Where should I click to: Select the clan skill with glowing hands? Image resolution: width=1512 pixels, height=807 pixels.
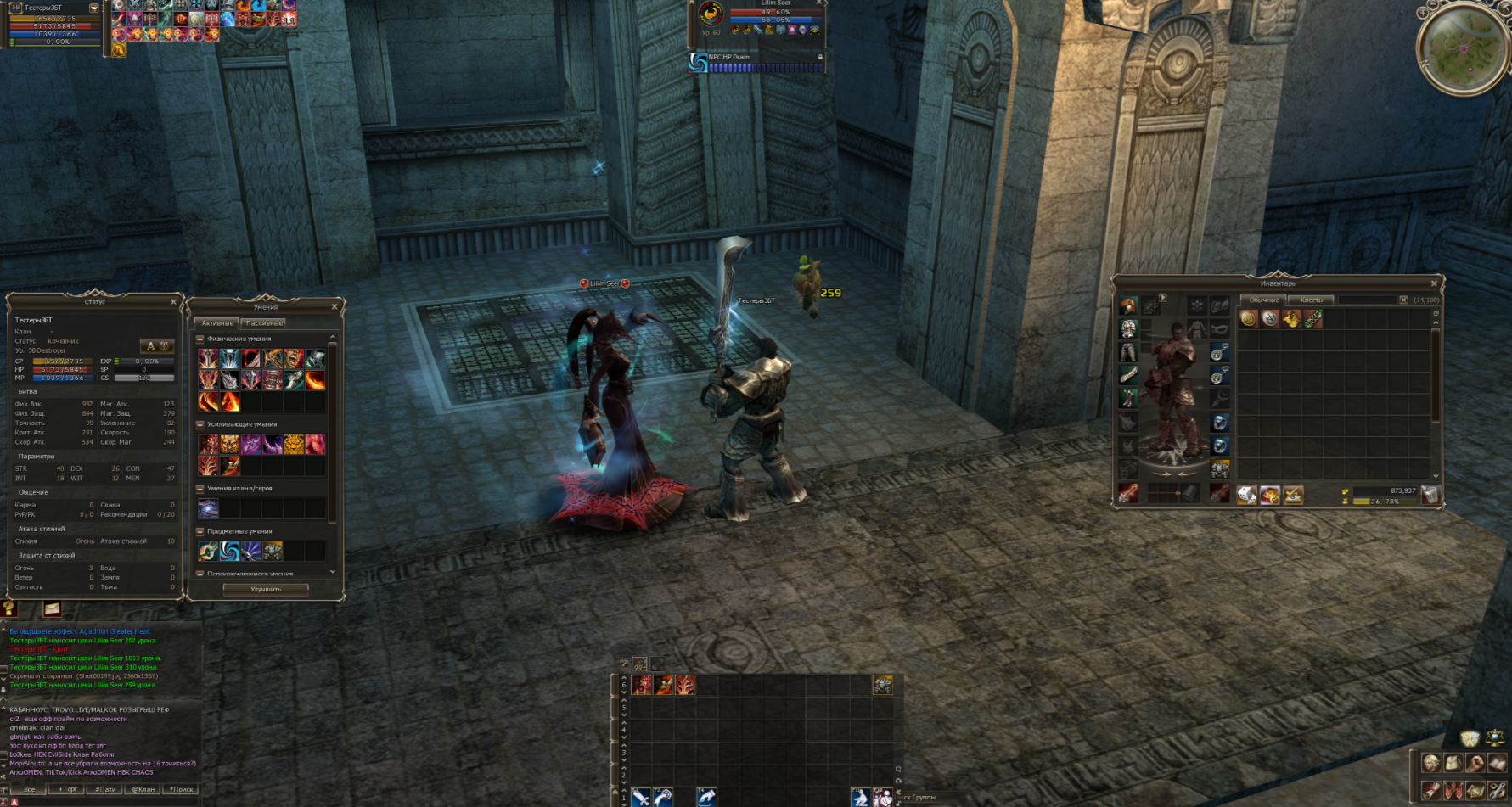(x=208, y=508)
